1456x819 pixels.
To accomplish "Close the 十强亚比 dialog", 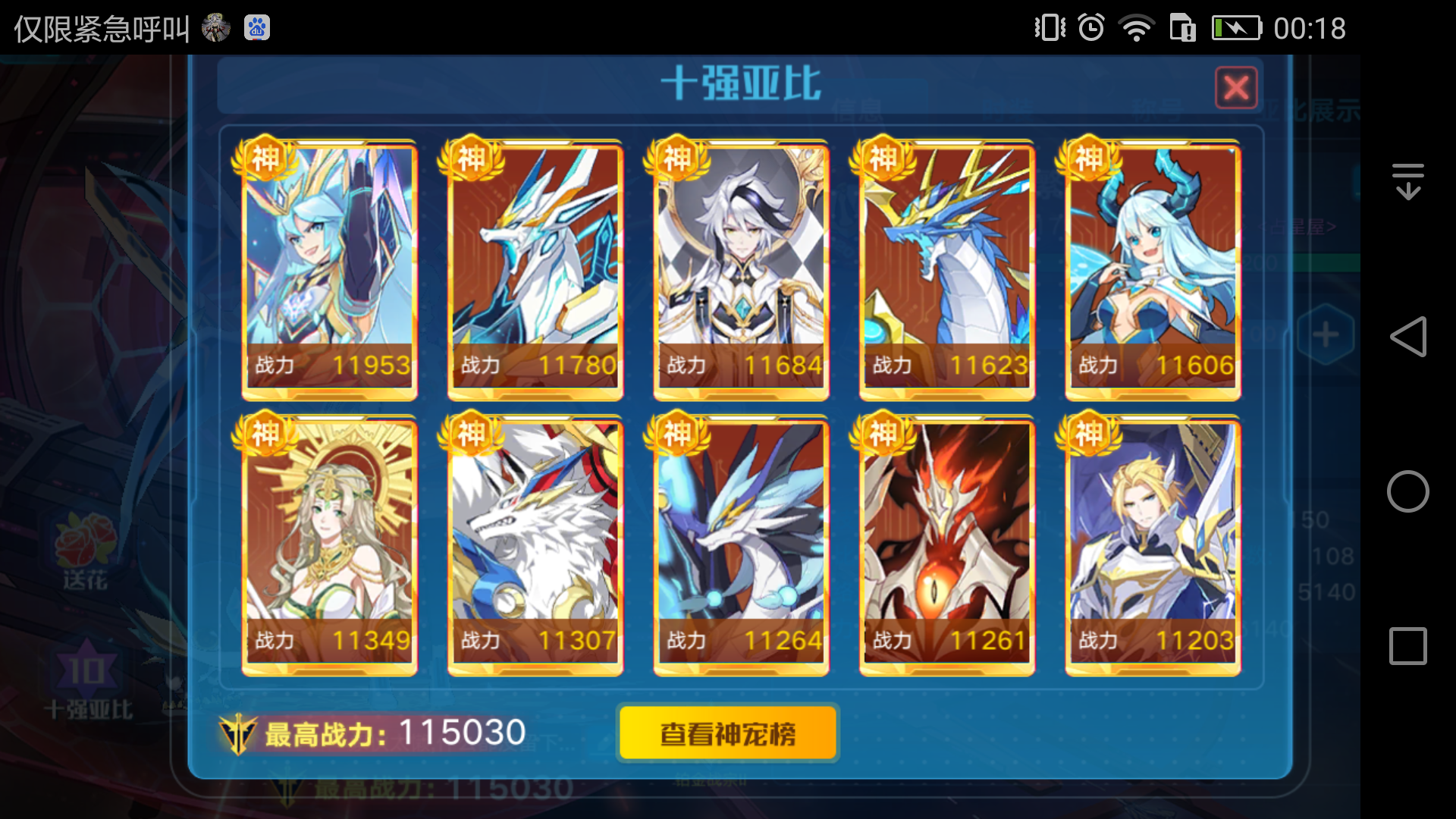I will pyautogui.click(x=1238, y=87).
